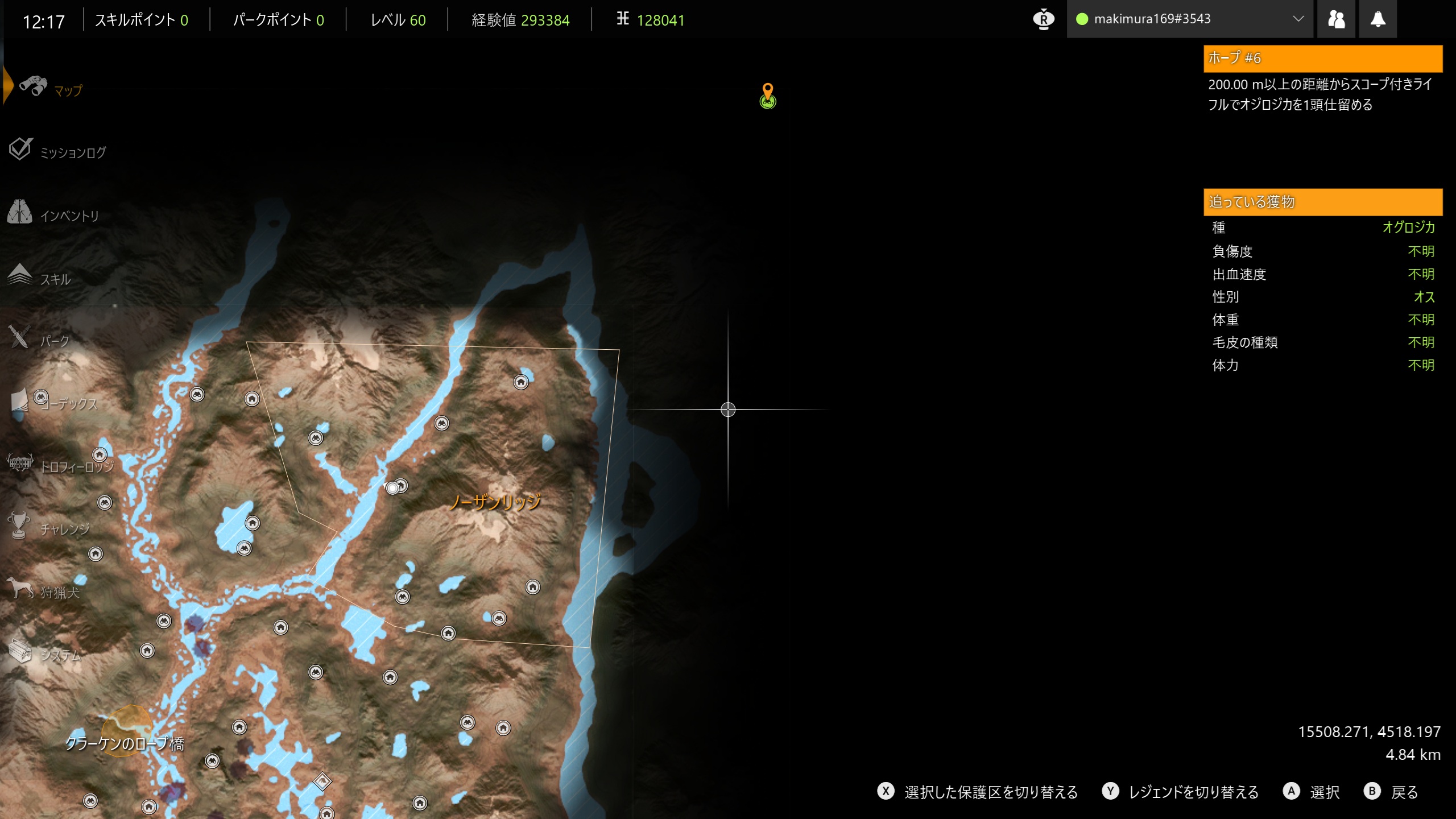Select the diamond tent marker on the map
This screenshot has height=819, width=1456.
(322, 781)
